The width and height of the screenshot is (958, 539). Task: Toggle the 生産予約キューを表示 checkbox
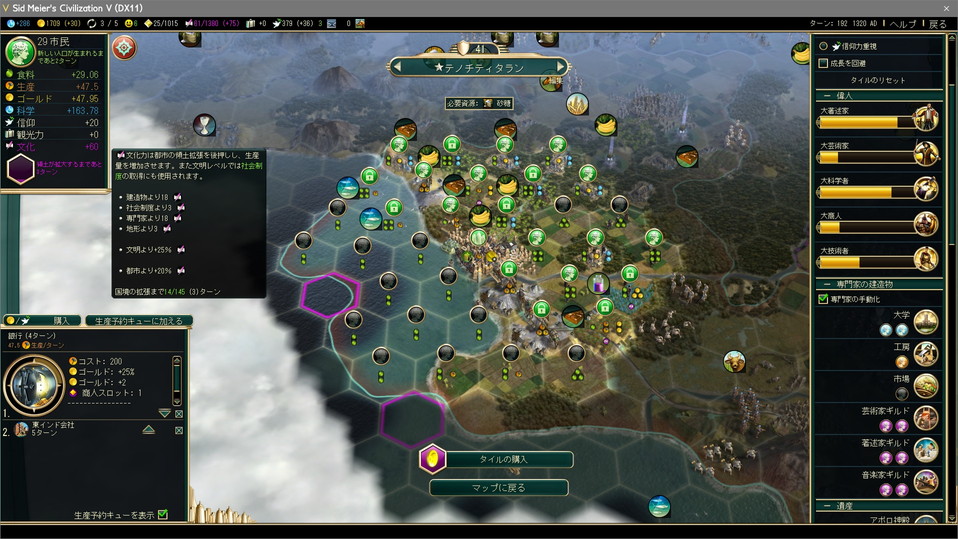[163, 515]
